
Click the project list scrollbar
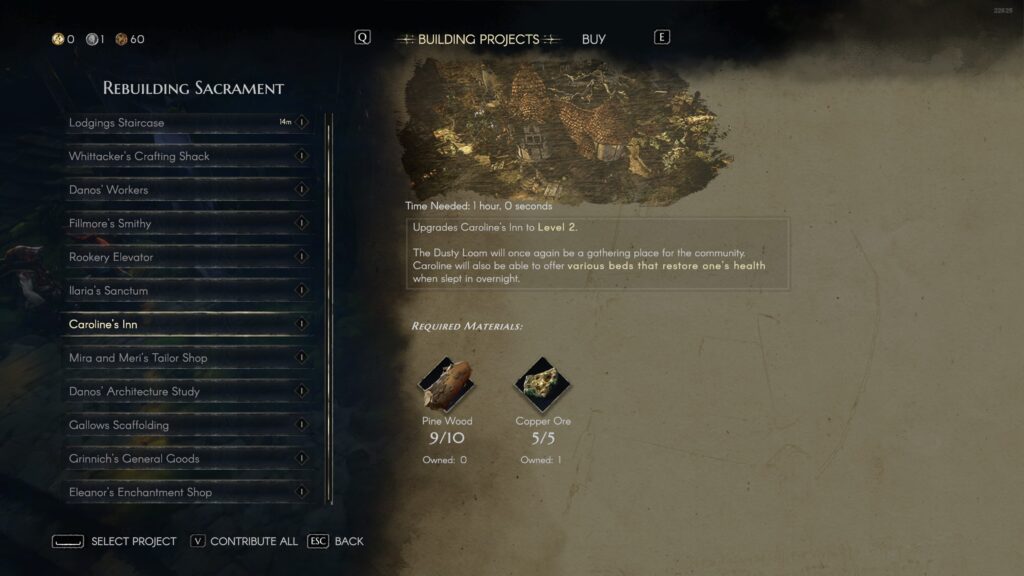329,300
